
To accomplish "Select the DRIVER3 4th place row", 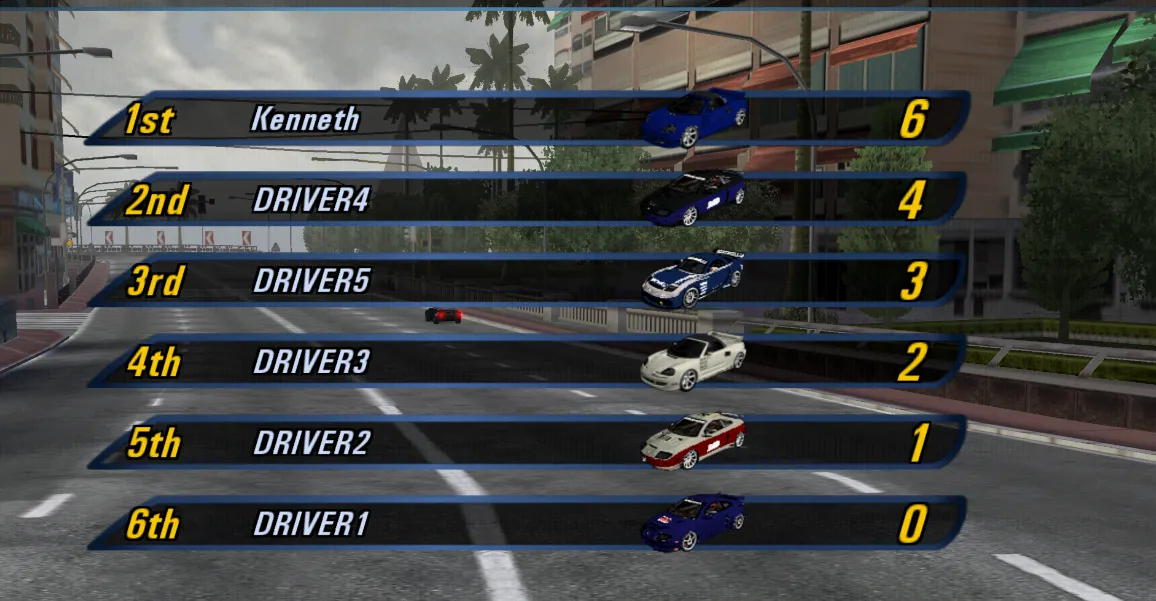I will click(x=527, y=362).
